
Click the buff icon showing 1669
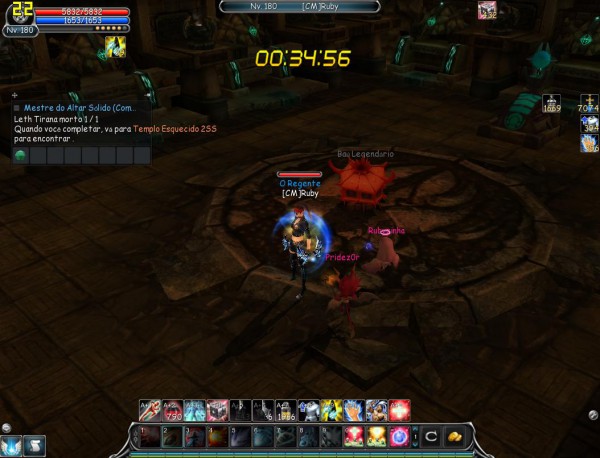click(x=551, y=102)
